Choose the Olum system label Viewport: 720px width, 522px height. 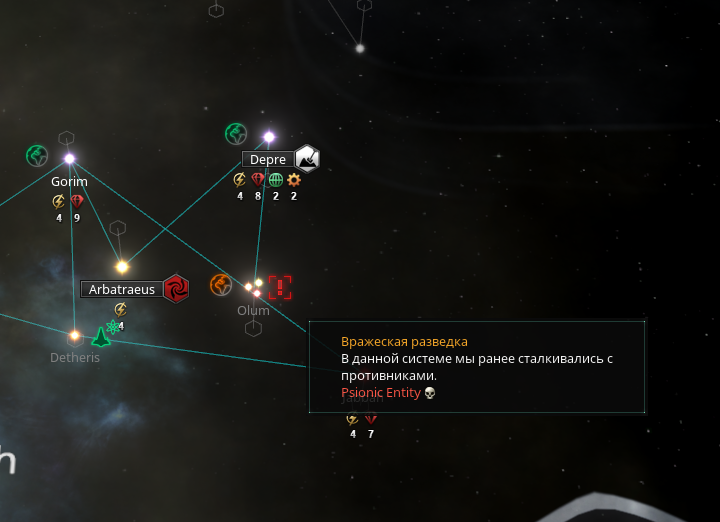(253, 310)
